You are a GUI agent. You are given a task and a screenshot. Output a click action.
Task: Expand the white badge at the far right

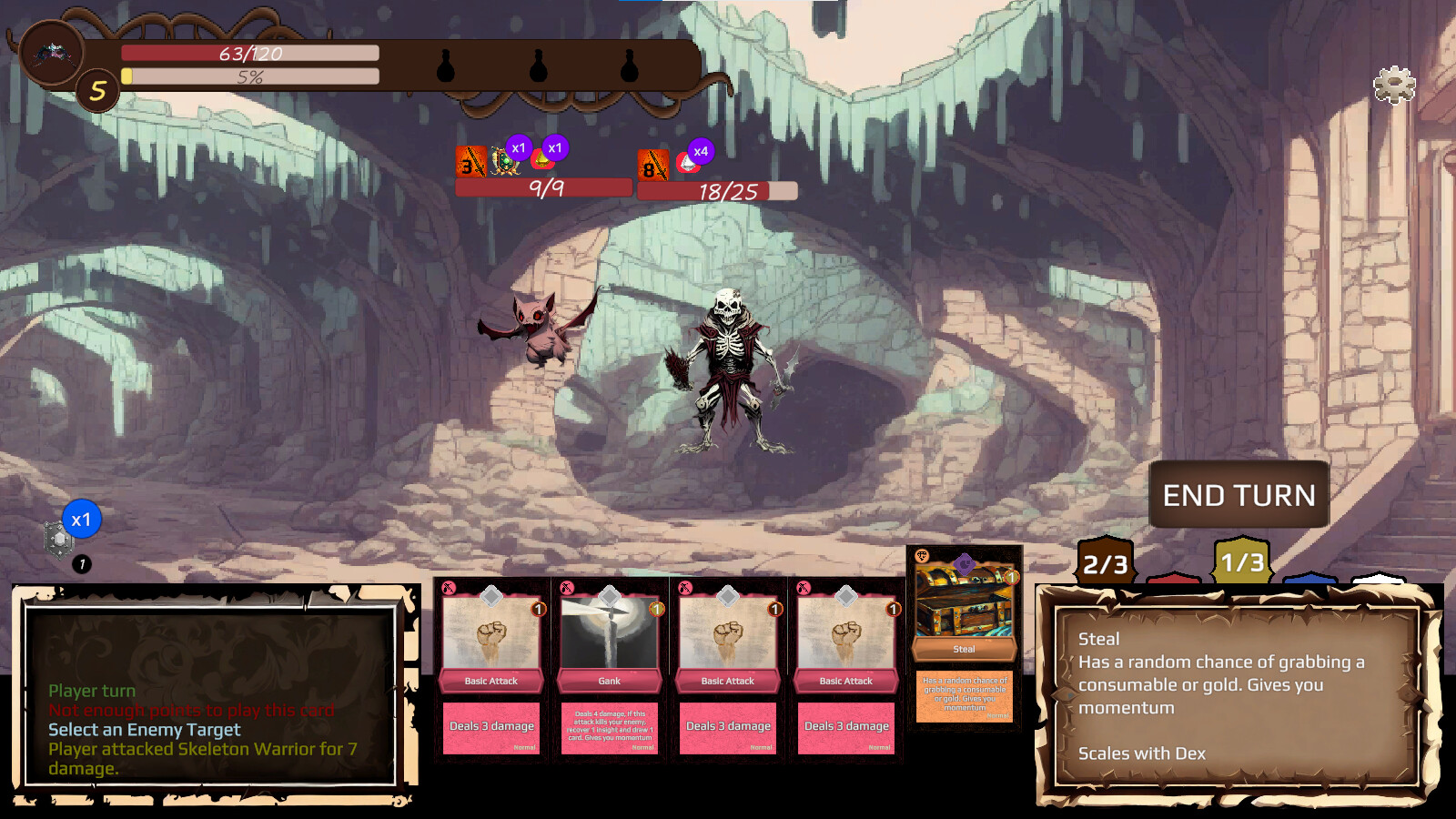tap(1379, 581)
